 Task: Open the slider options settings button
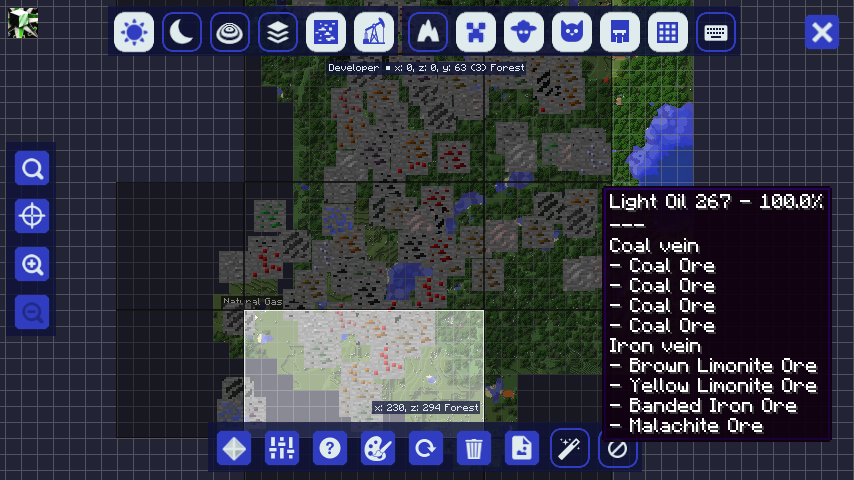click(282, 449)
